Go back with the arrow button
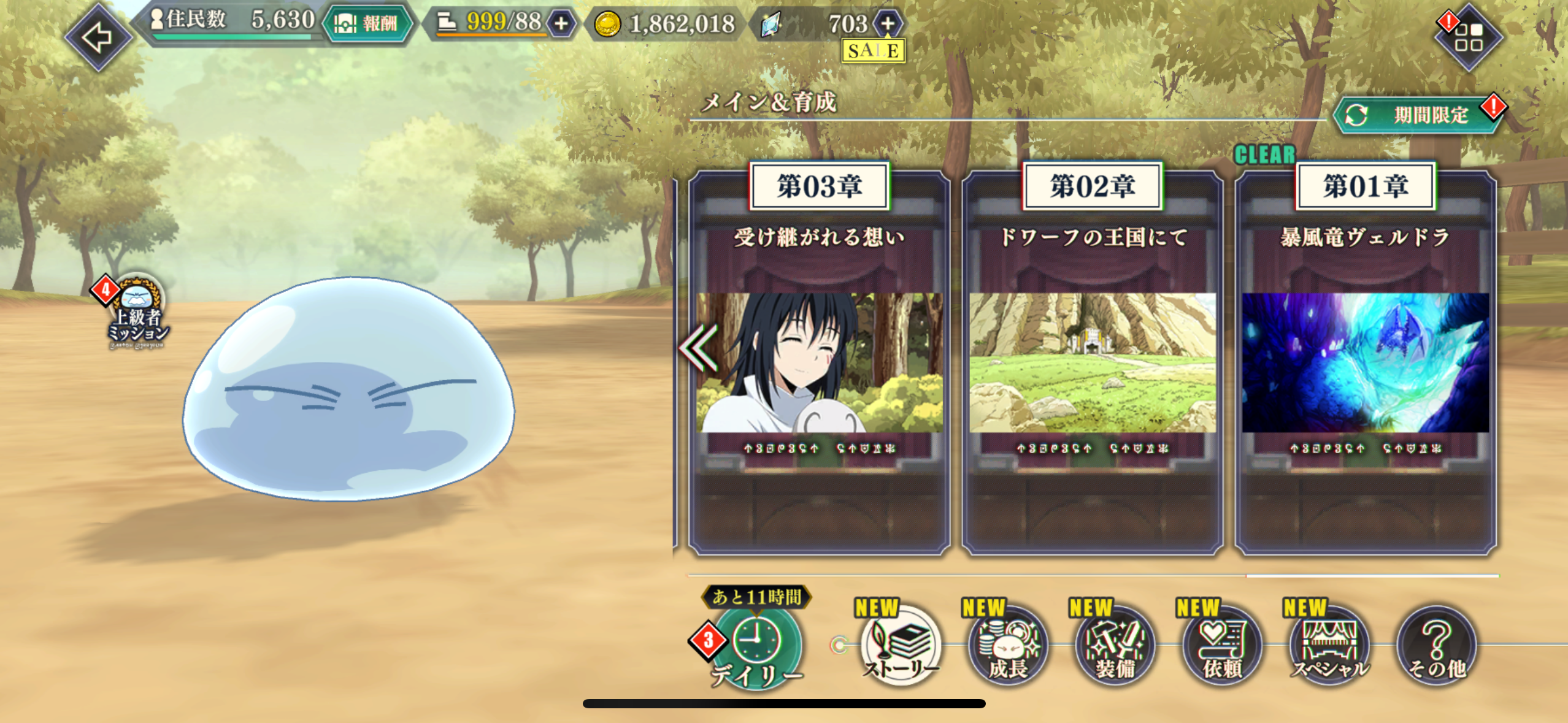The image size is (1568, 723). click(x=98, y=37)
